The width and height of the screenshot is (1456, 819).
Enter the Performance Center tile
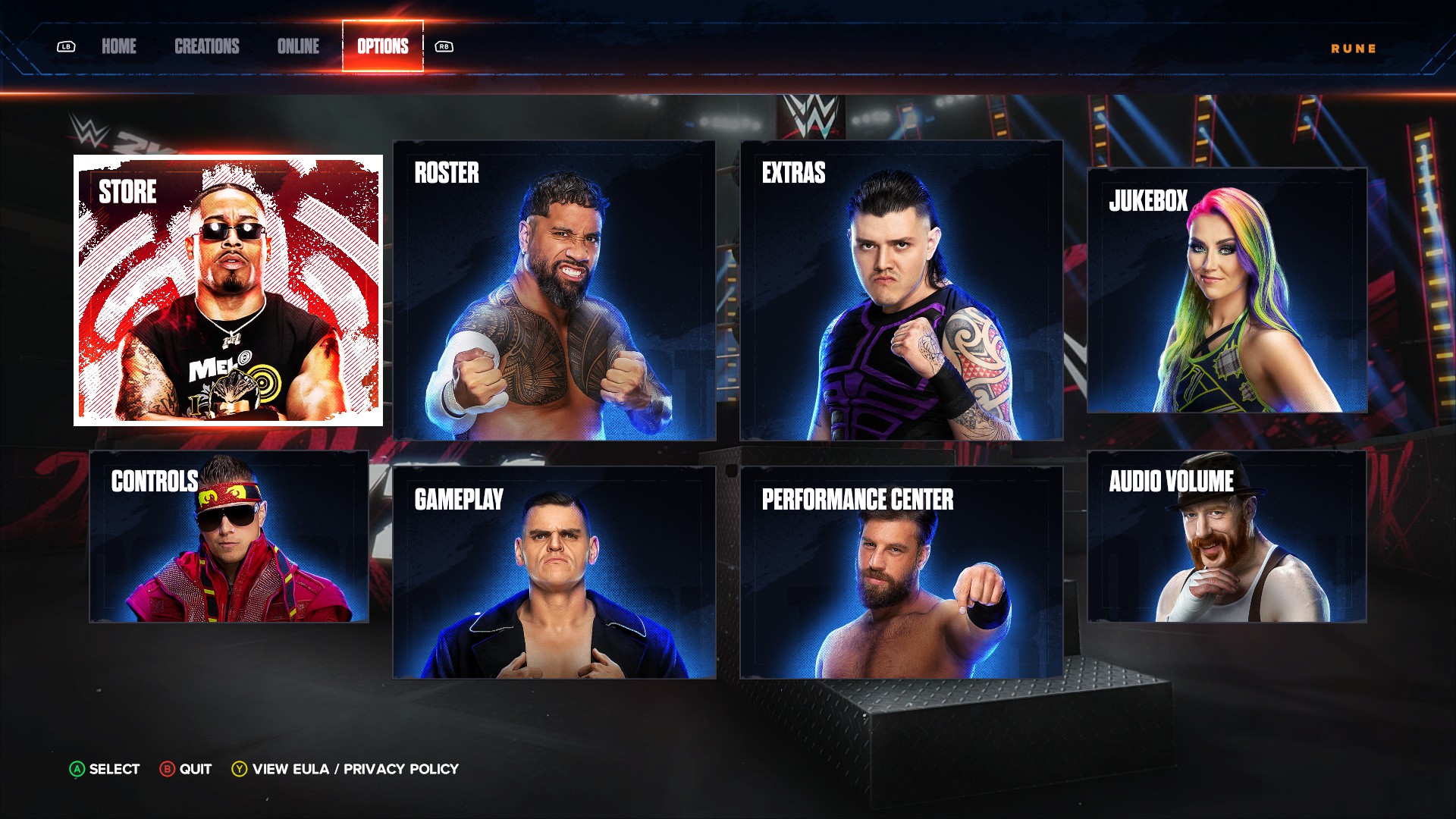point(902,573)
